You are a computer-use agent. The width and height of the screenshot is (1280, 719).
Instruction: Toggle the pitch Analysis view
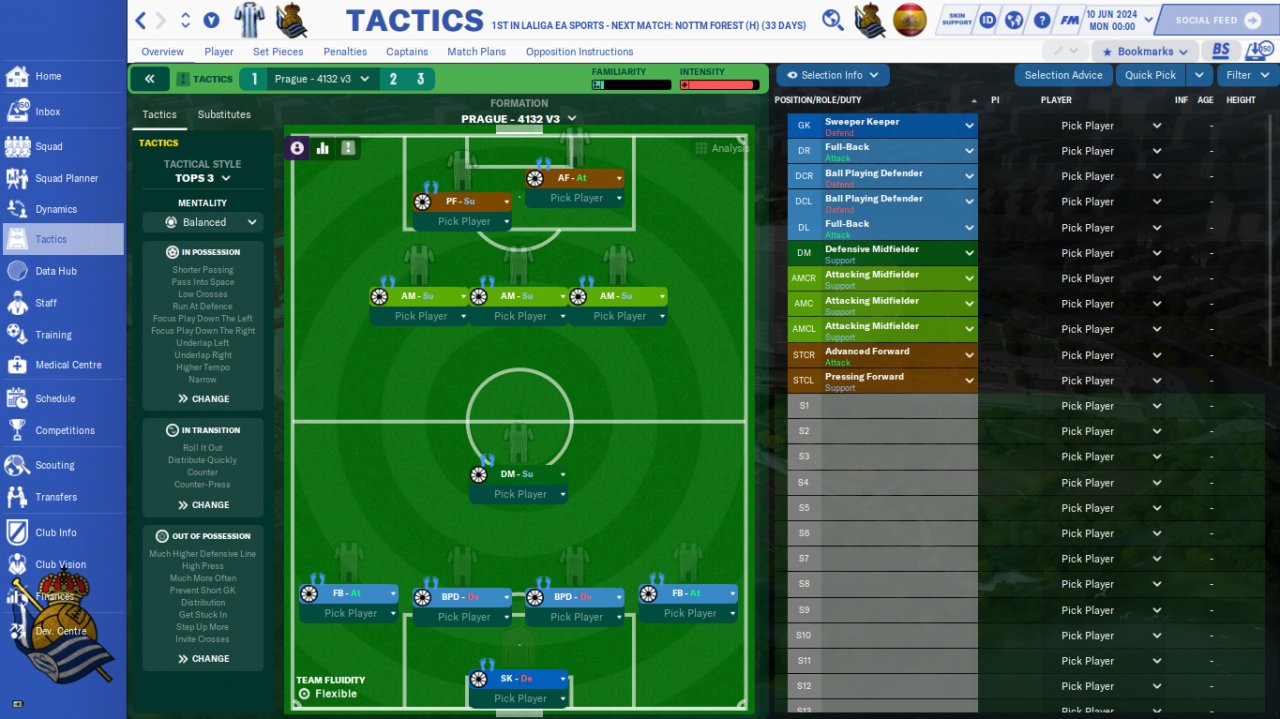721,148
